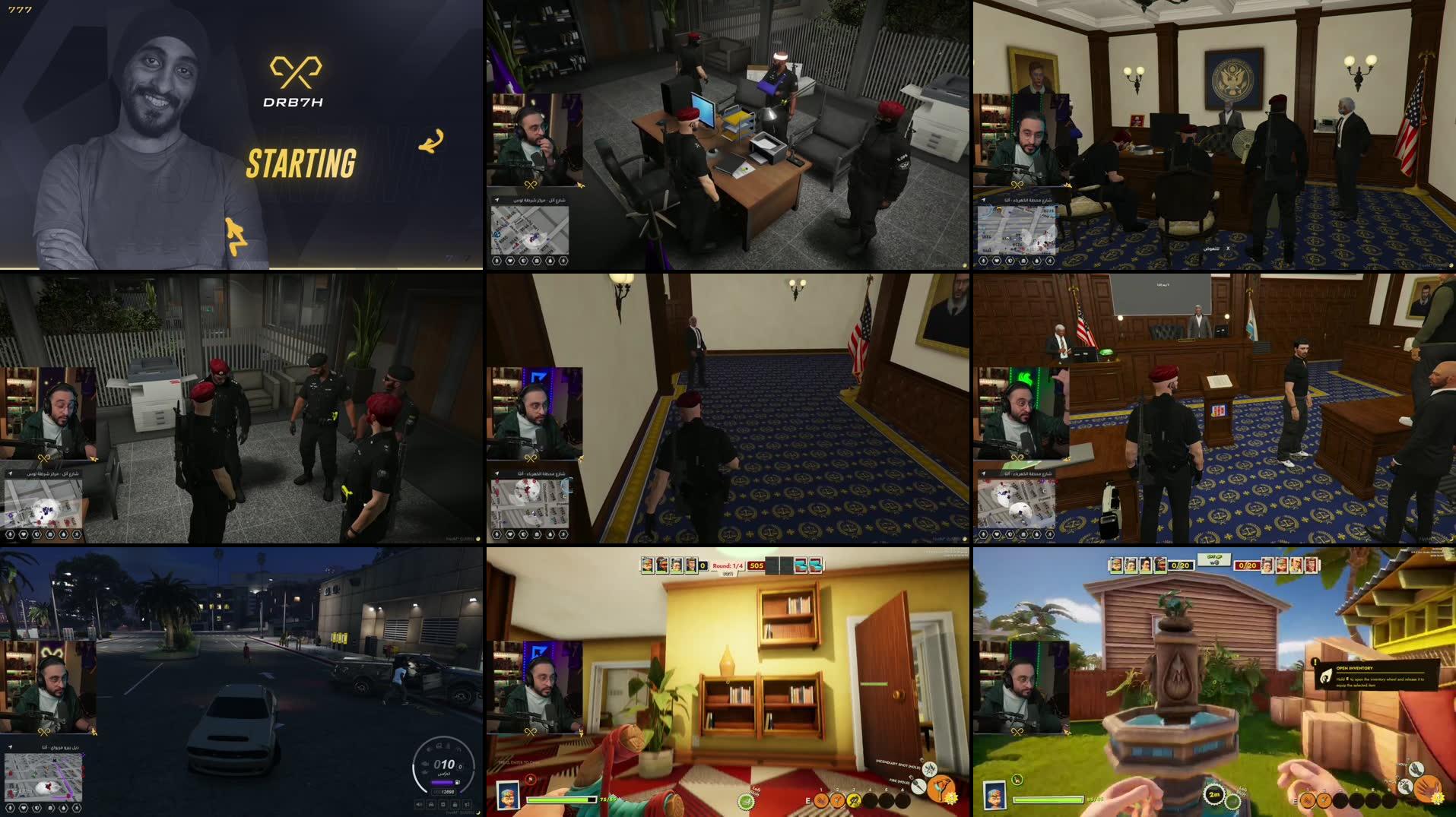The width and height of the screenshot is (1456, 817).
Task: Toggle the microphone voice chat hexagon
Action: [x=563, y=261]
